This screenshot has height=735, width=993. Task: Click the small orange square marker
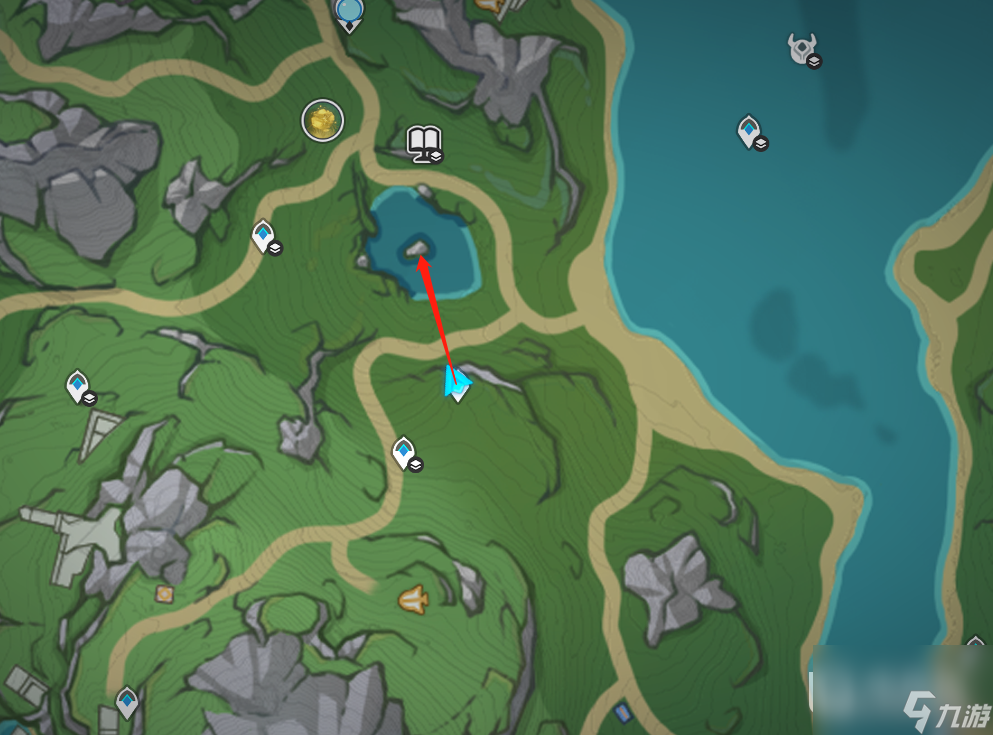point(164,594)
